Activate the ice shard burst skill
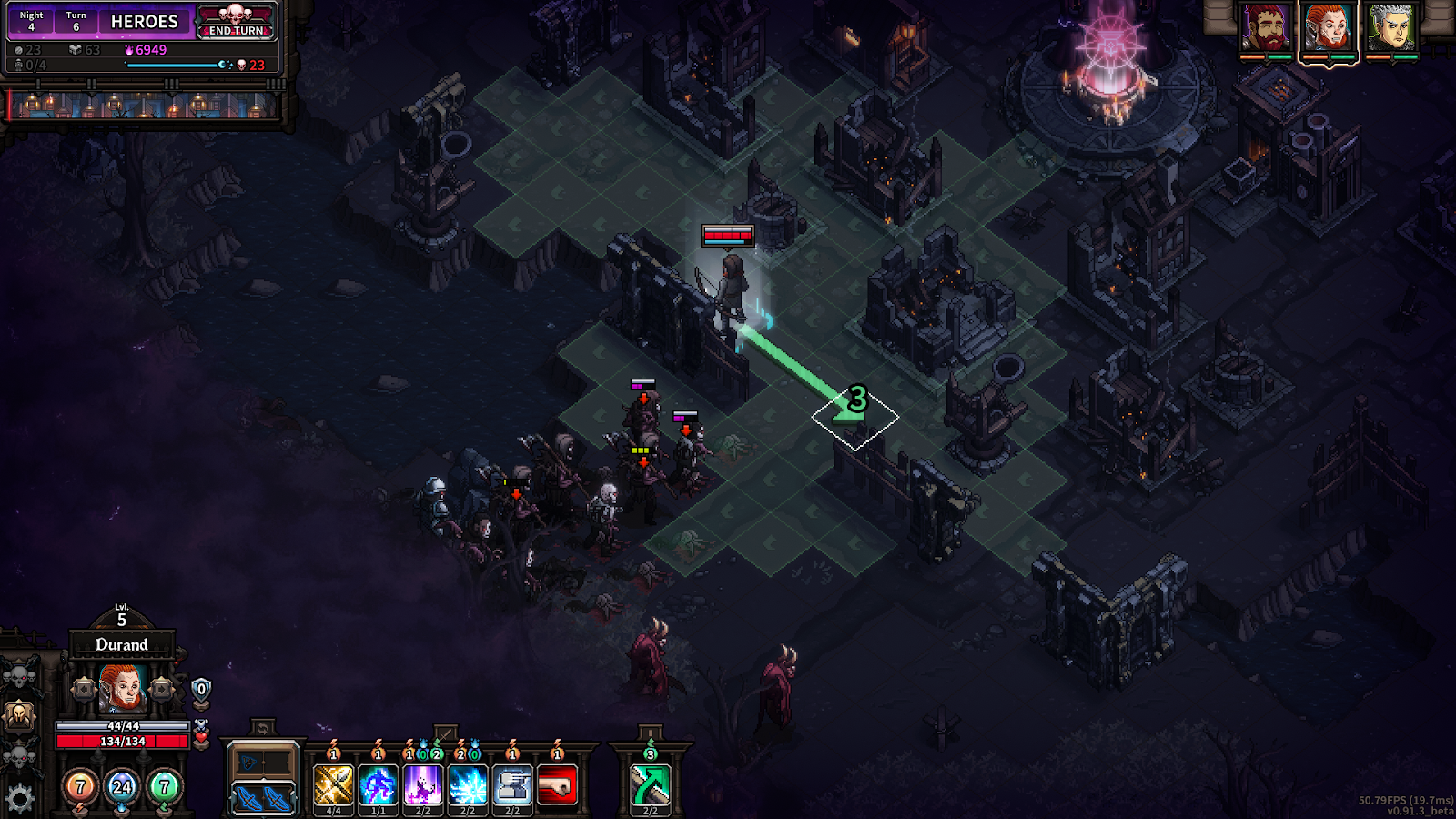This screenshot has width=1456, height=819. pos(468,784)
